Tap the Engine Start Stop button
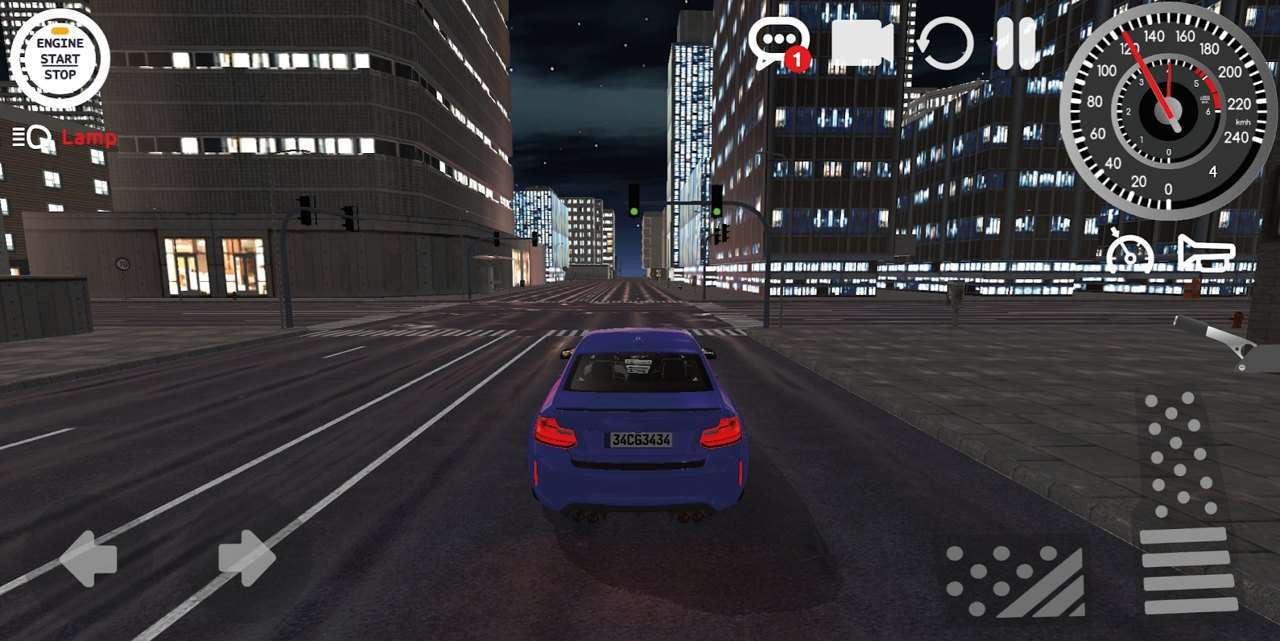Image resolution: width=1280 pixels, height=641 pixels. (59, 59)
